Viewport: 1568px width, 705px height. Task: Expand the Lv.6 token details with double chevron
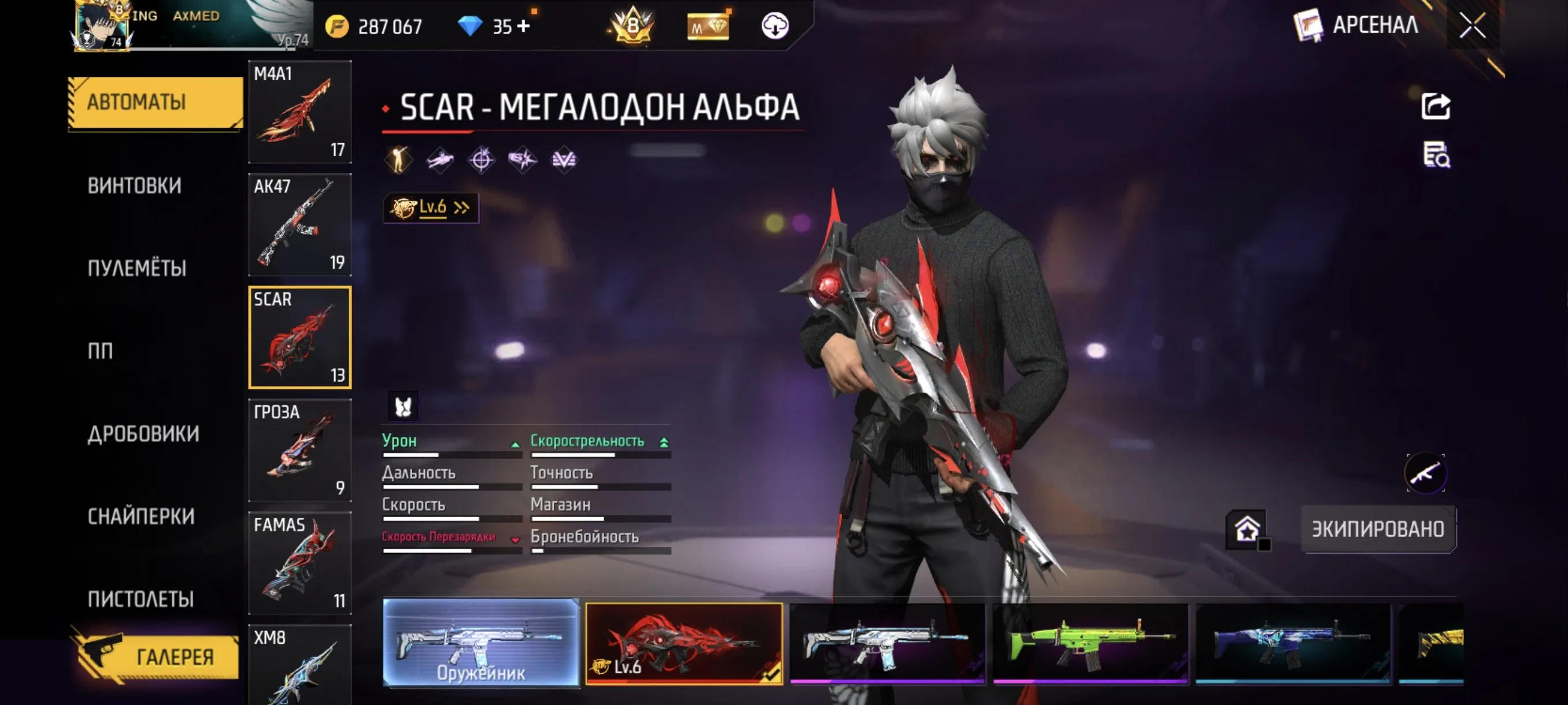click(463, 207)
